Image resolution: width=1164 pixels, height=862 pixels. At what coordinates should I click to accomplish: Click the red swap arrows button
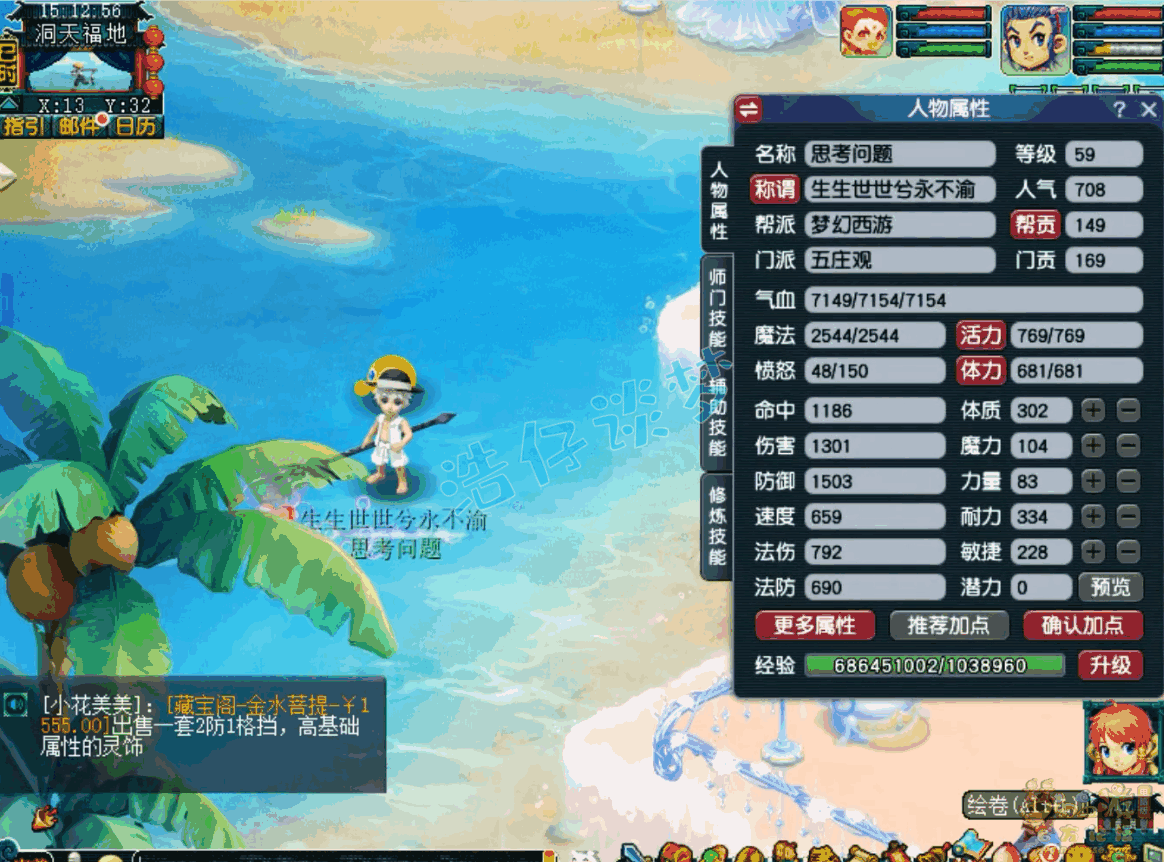(748, 109)
